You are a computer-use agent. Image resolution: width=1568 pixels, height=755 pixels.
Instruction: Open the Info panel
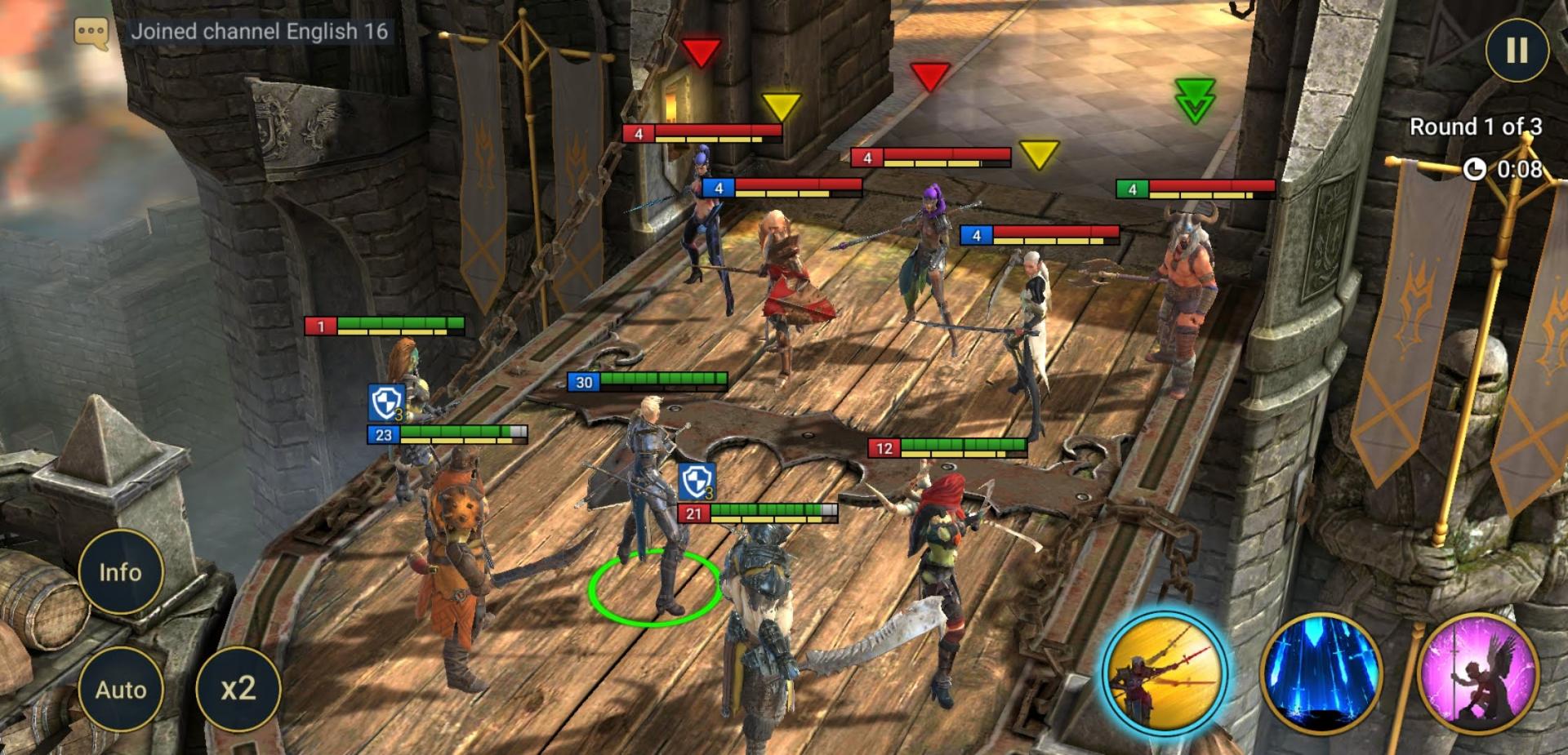tap(121, 572)
